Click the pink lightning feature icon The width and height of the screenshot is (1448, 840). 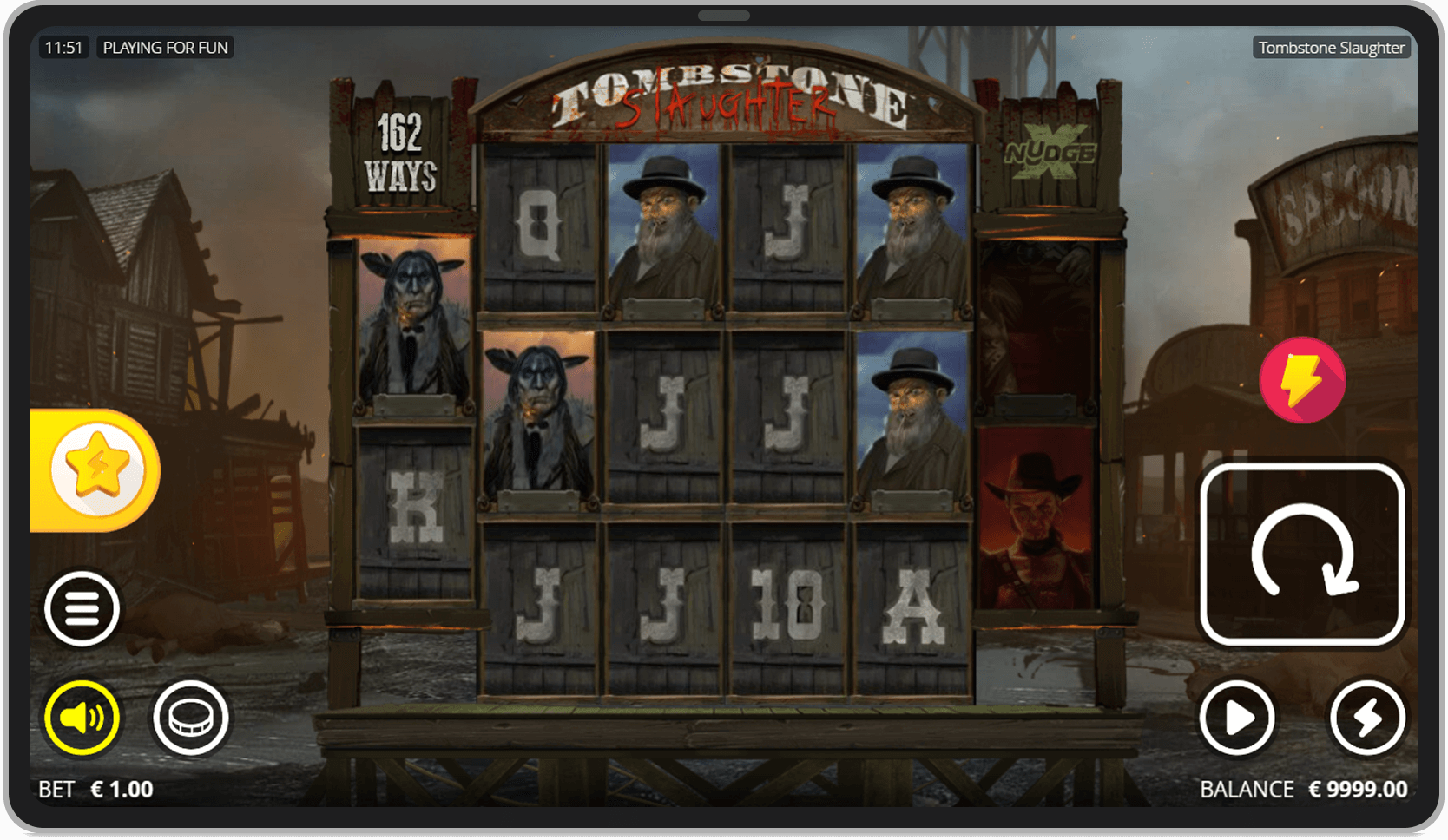tap(1301, 379)
